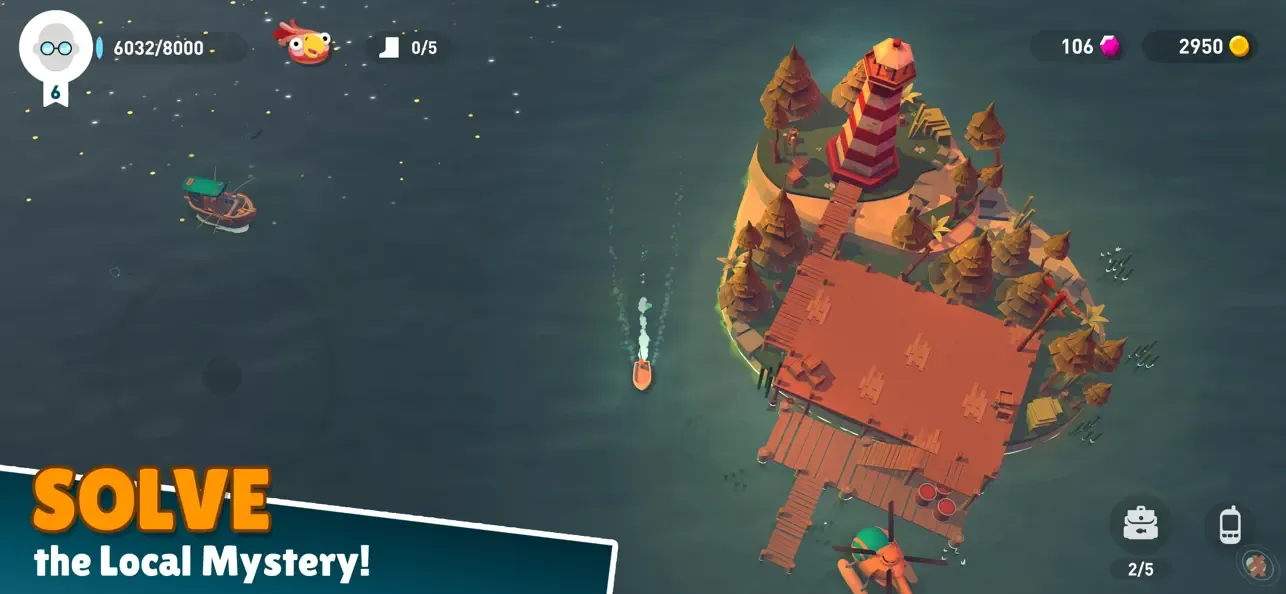Tap the virtual joystick thumb knob
Viewport: 1286px width, 594px height.
pyautogui.click(x=222, y=377)
